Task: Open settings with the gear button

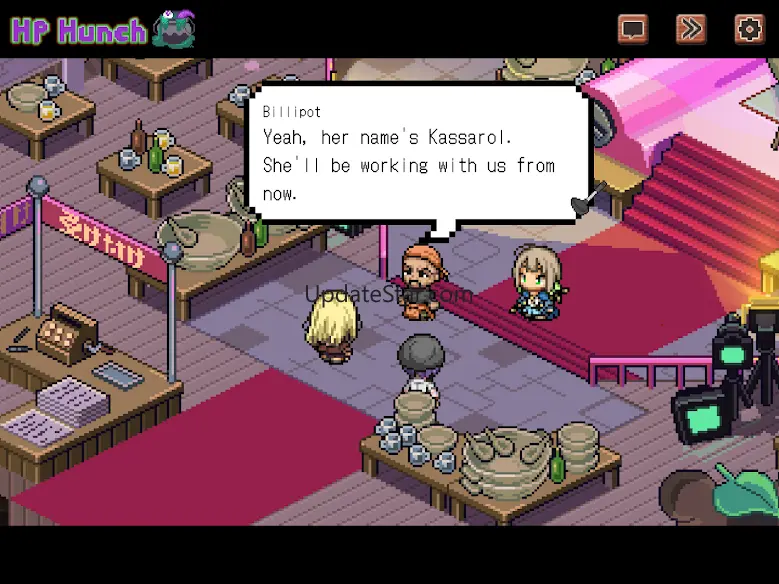Action: click(749, 28)
